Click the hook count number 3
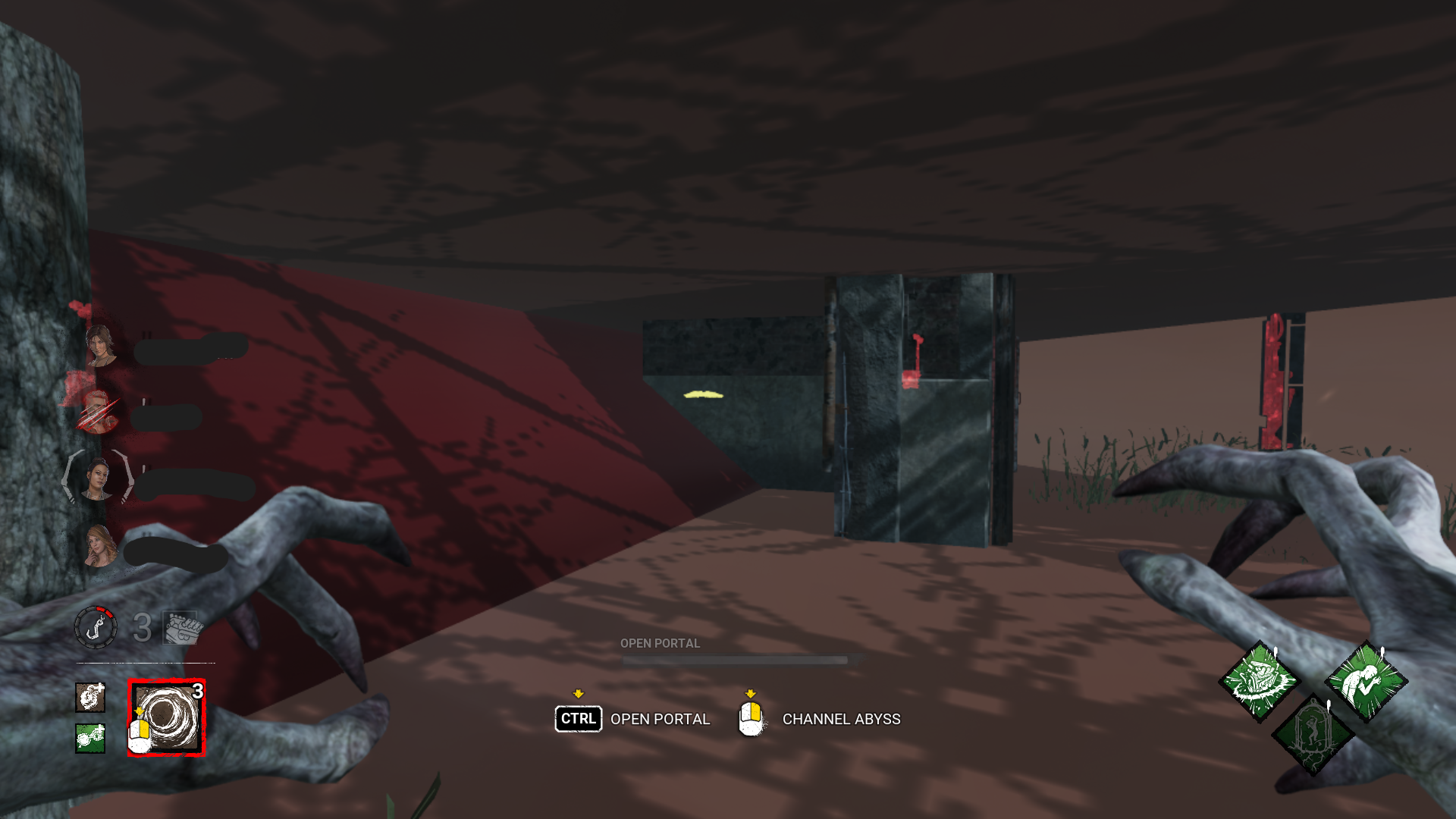The image size is (1456, 819). coord(141,627)
